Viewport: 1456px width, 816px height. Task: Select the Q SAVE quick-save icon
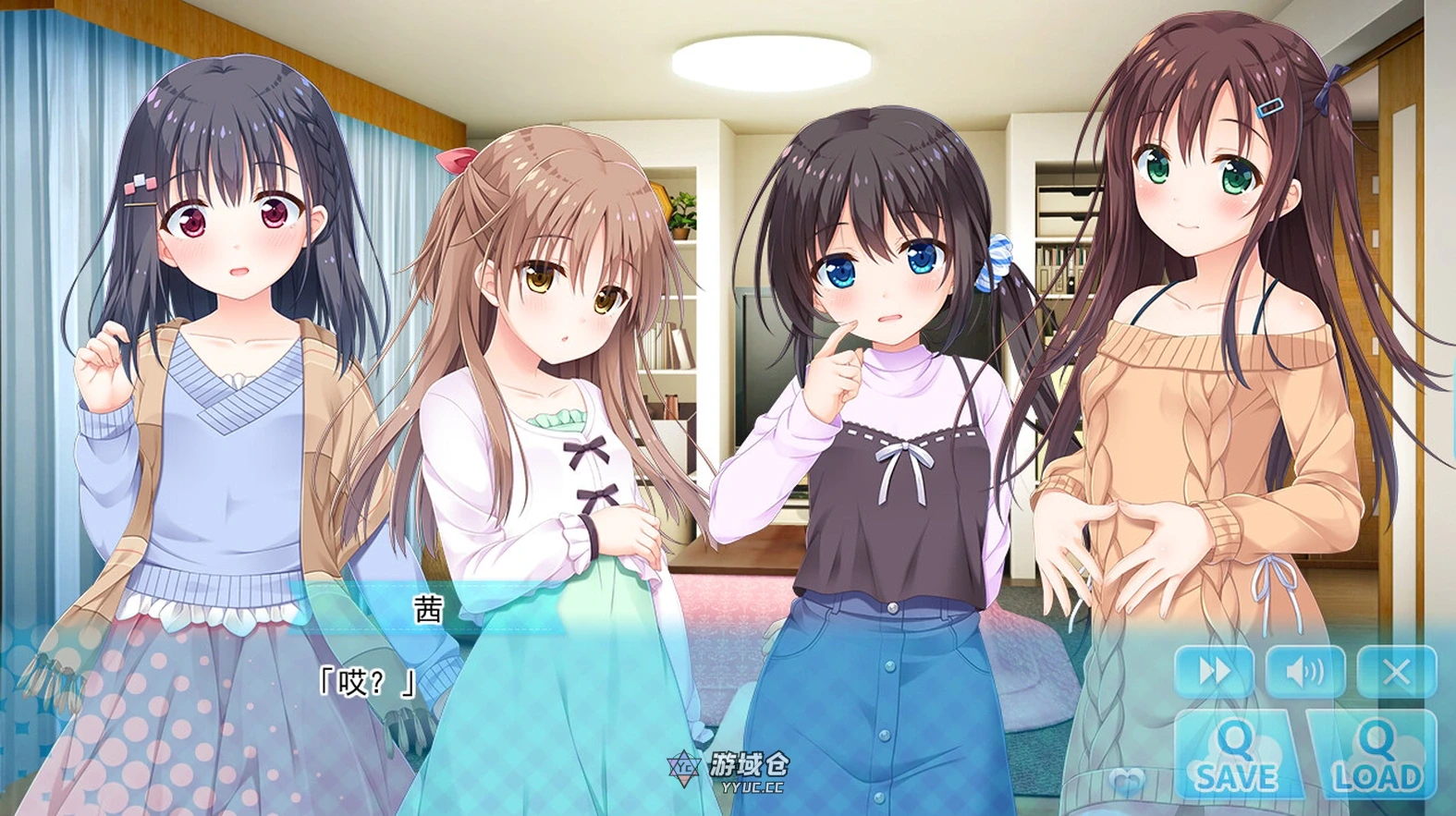[x=1239, y=752]
